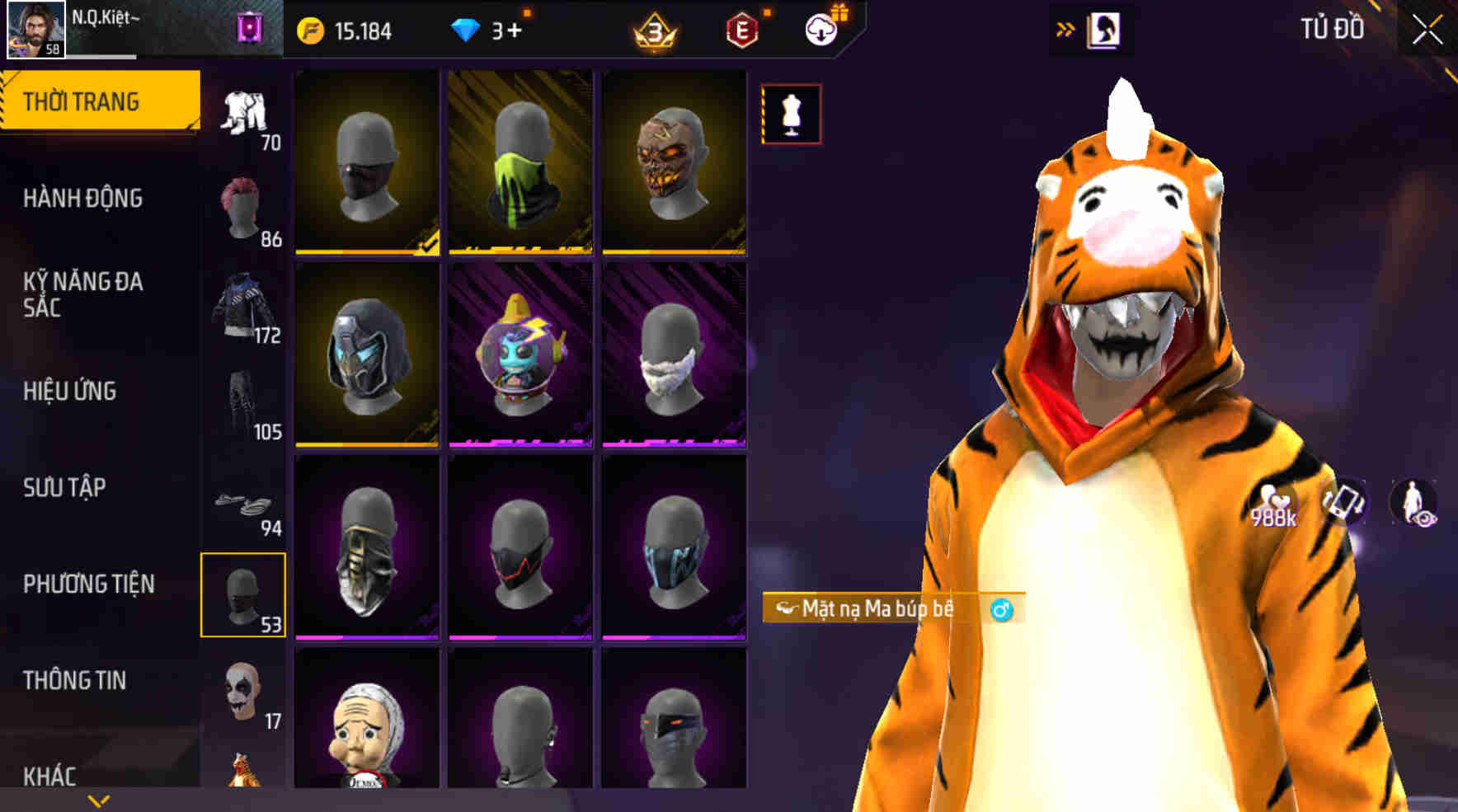1458x812 pixels.
Task: Select the fashion album icon next to the chevrons
Action: coord(1105,31)
